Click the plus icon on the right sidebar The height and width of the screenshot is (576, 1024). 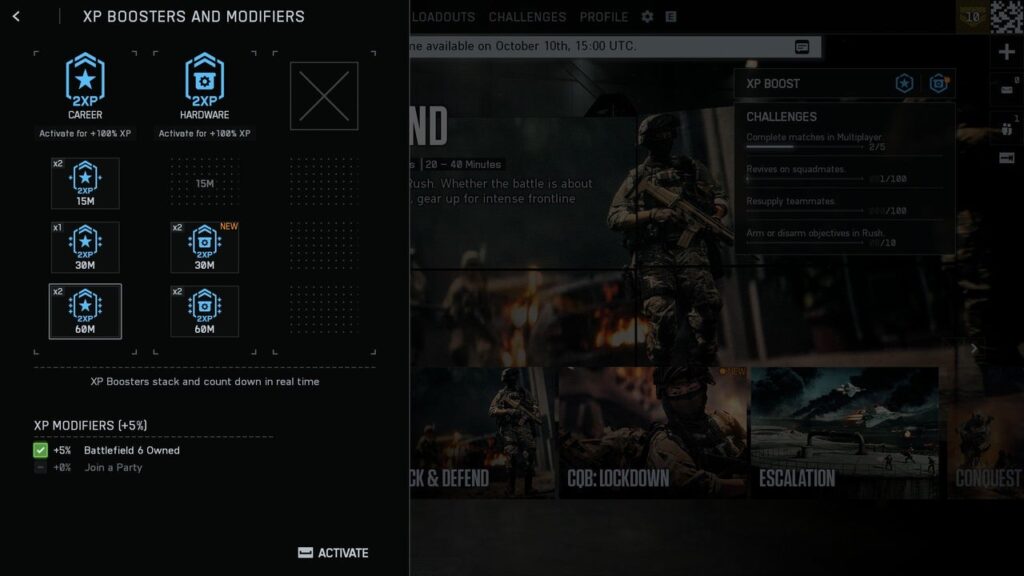coord(1007,52)
